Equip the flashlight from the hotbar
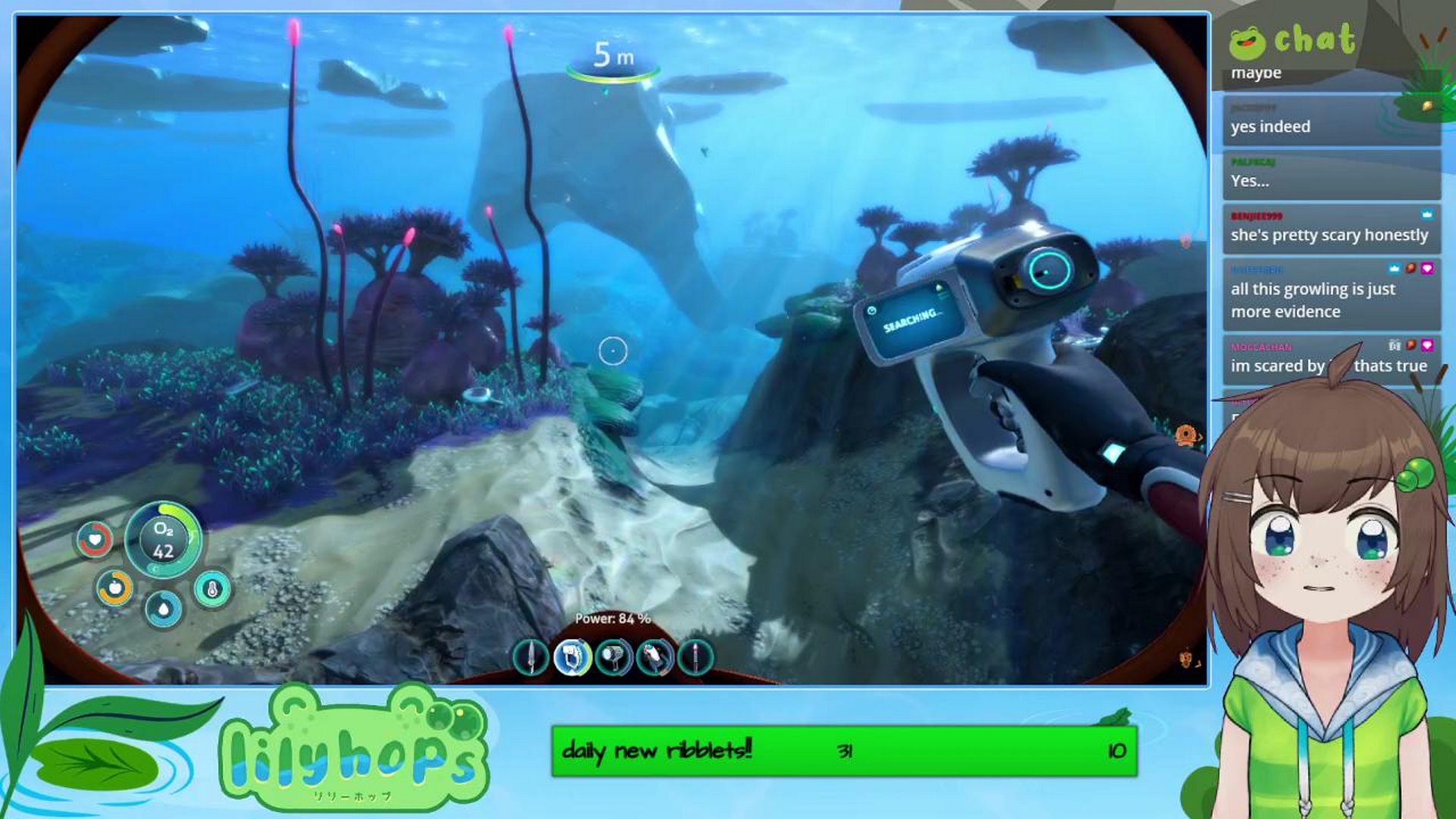 (614, 659)
